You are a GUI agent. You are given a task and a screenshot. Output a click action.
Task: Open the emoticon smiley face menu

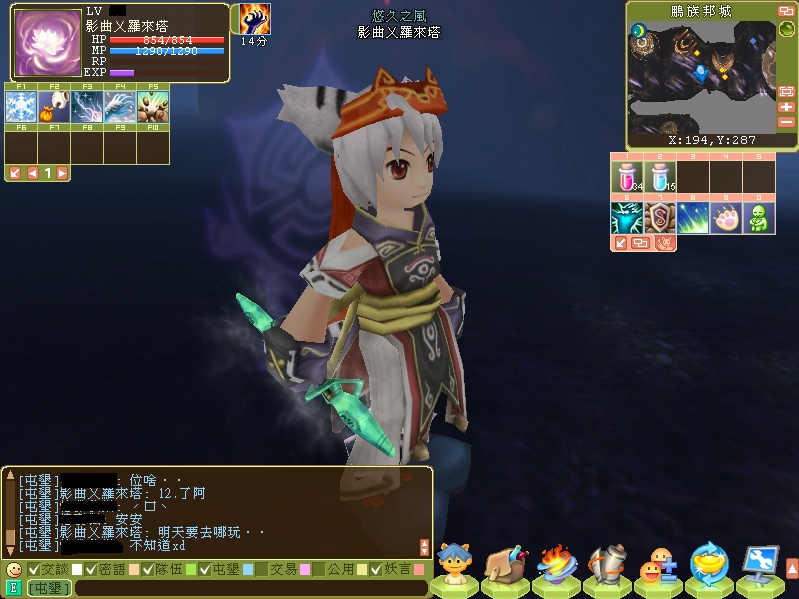click(x=13, y=569)
